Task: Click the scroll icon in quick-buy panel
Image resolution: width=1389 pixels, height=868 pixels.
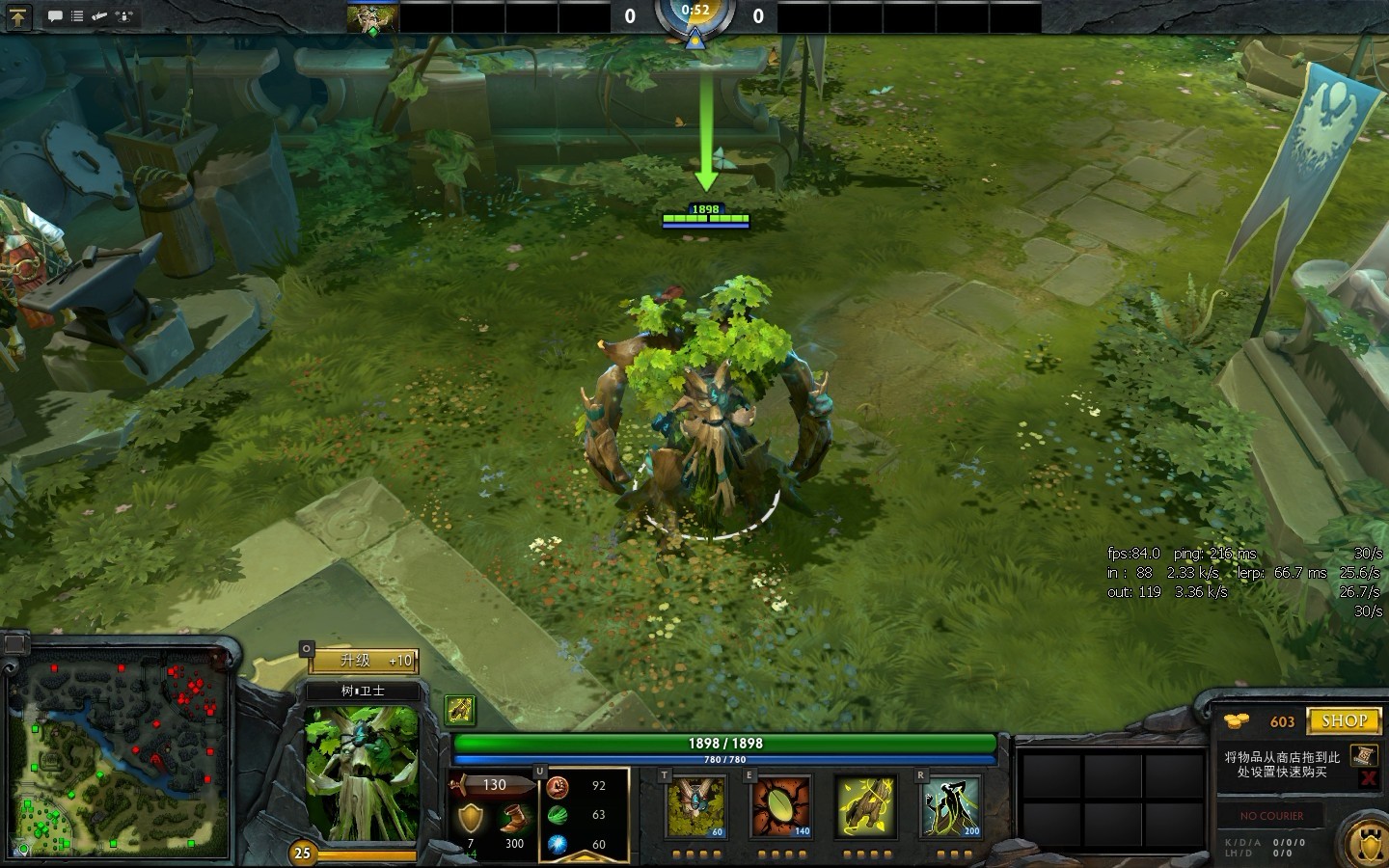Action: (1363, 755)
